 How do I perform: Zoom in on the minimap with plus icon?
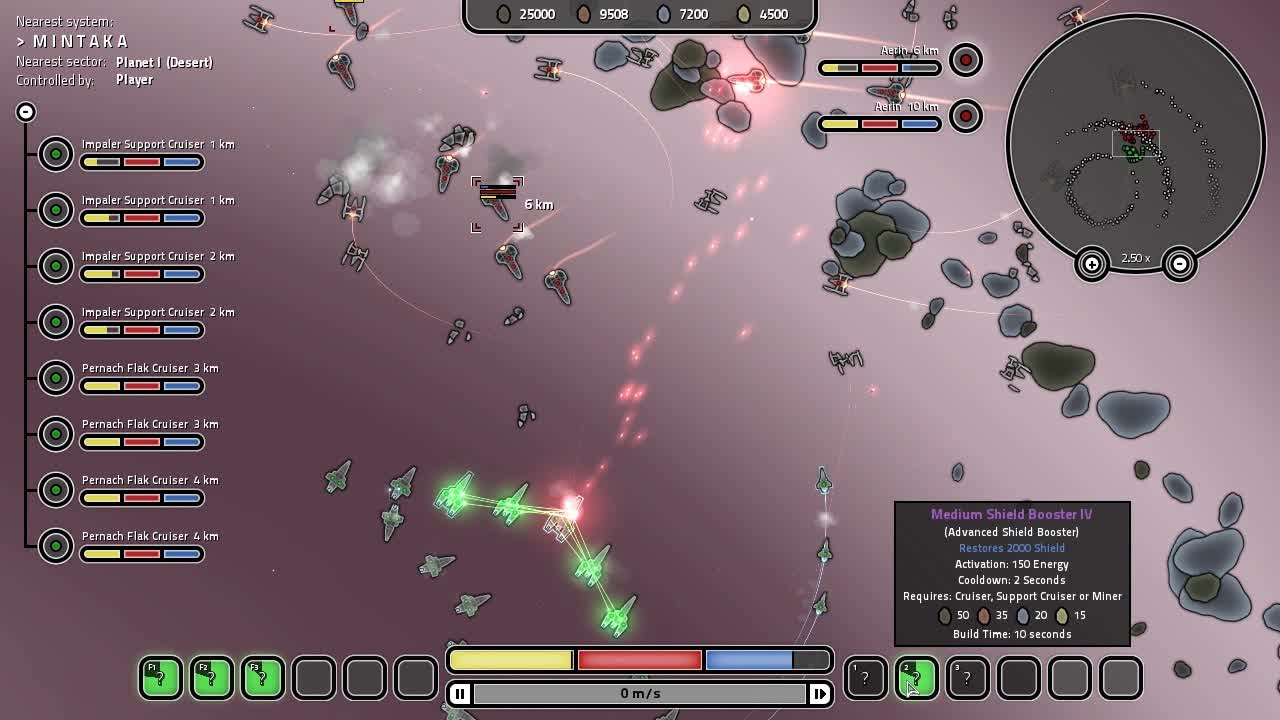click(x=1093, y=265)
